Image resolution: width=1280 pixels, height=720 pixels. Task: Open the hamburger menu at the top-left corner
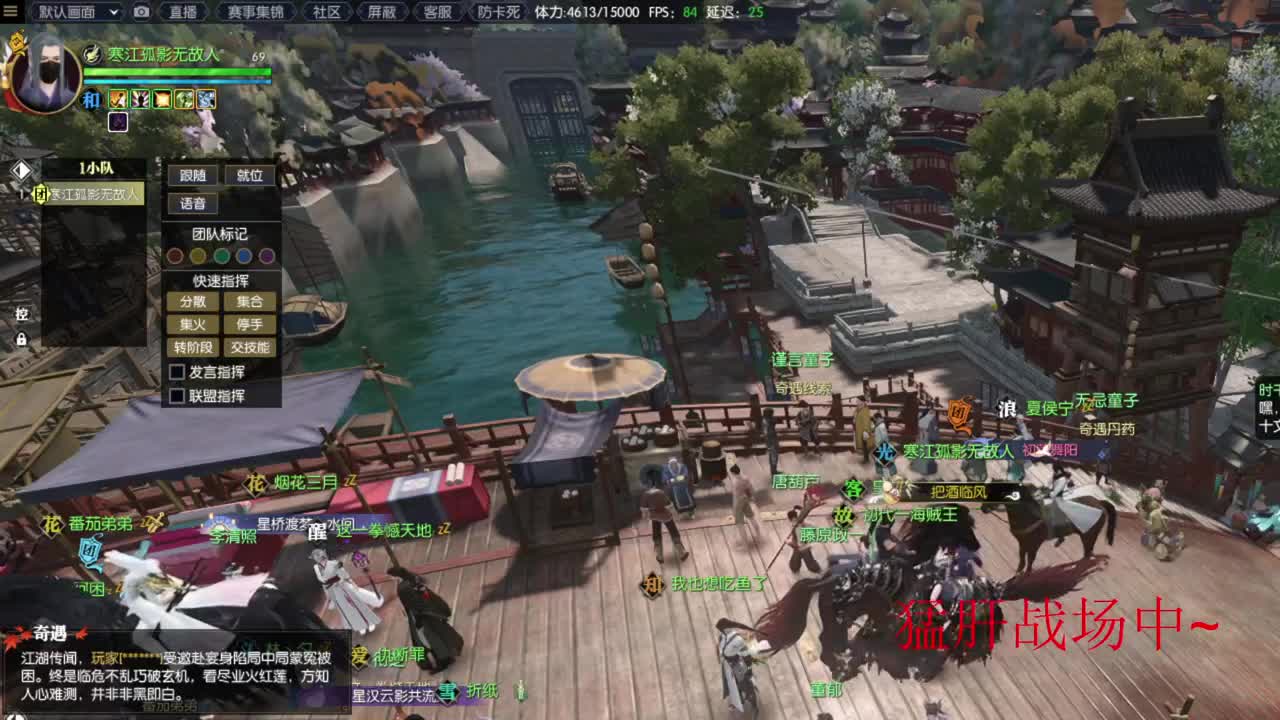11,13
